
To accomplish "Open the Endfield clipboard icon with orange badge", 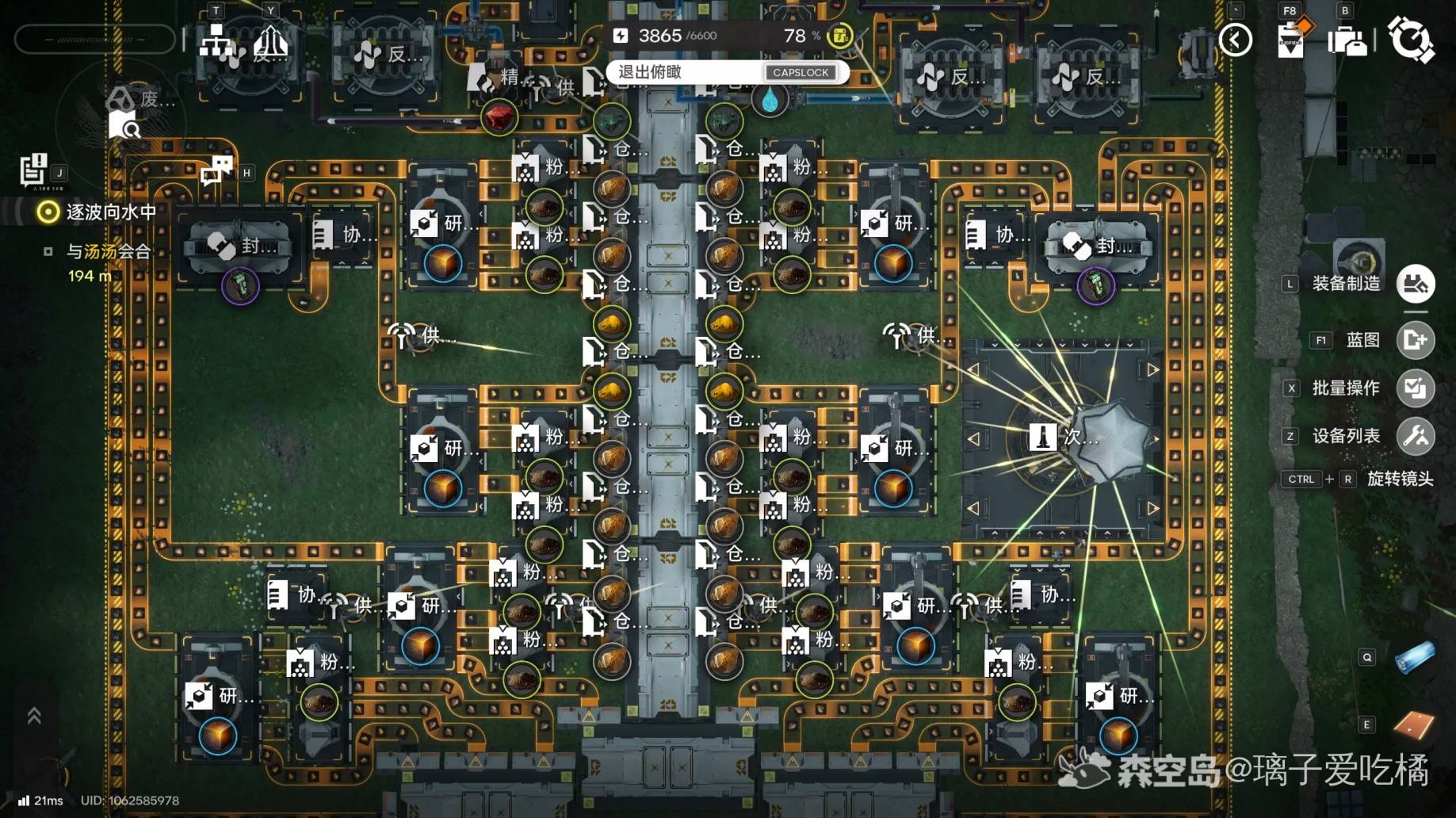I will click(x=1291, y=40).
